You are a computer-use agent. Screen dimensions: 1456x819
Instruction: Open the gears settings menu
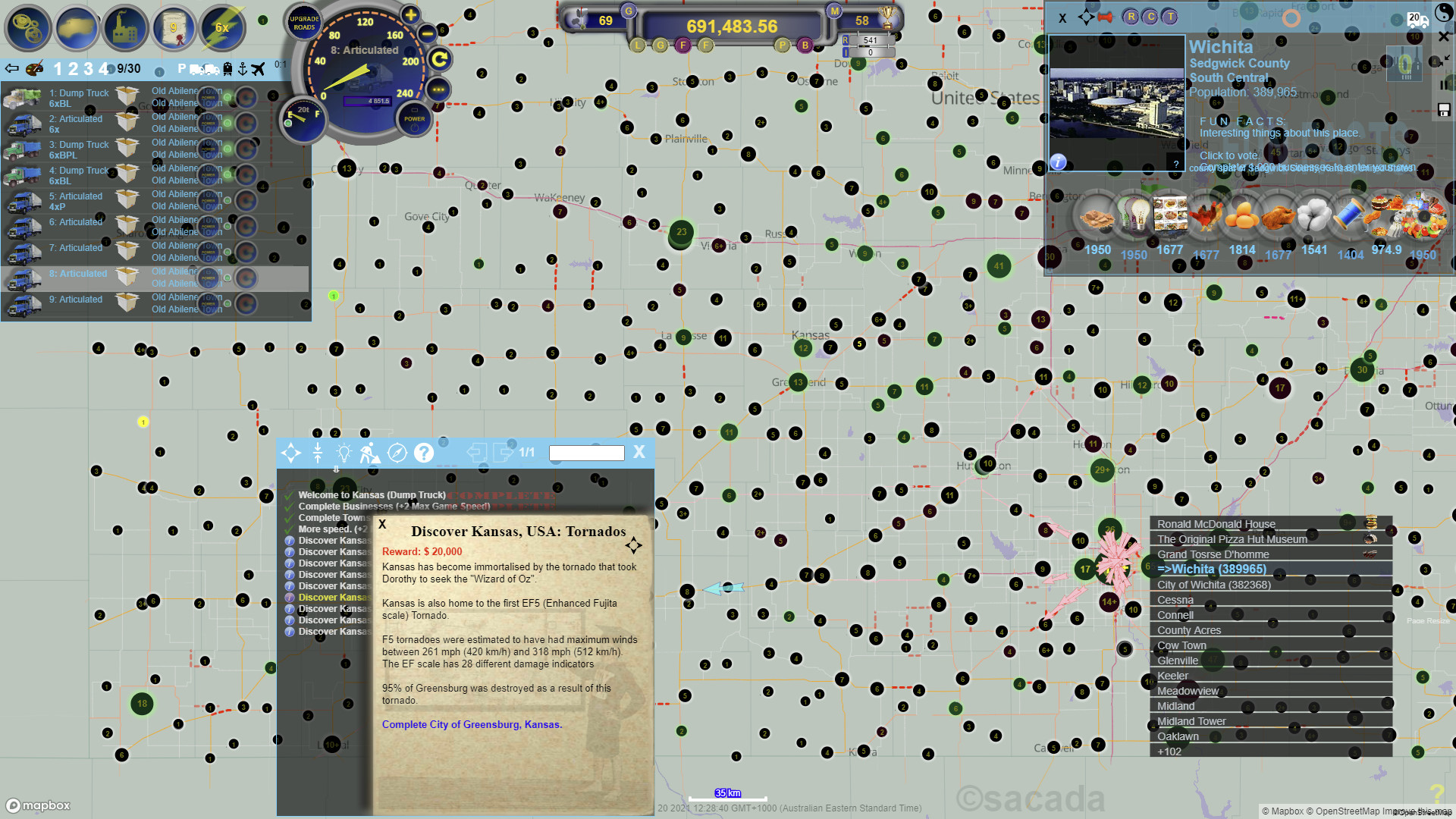(28, 28)
